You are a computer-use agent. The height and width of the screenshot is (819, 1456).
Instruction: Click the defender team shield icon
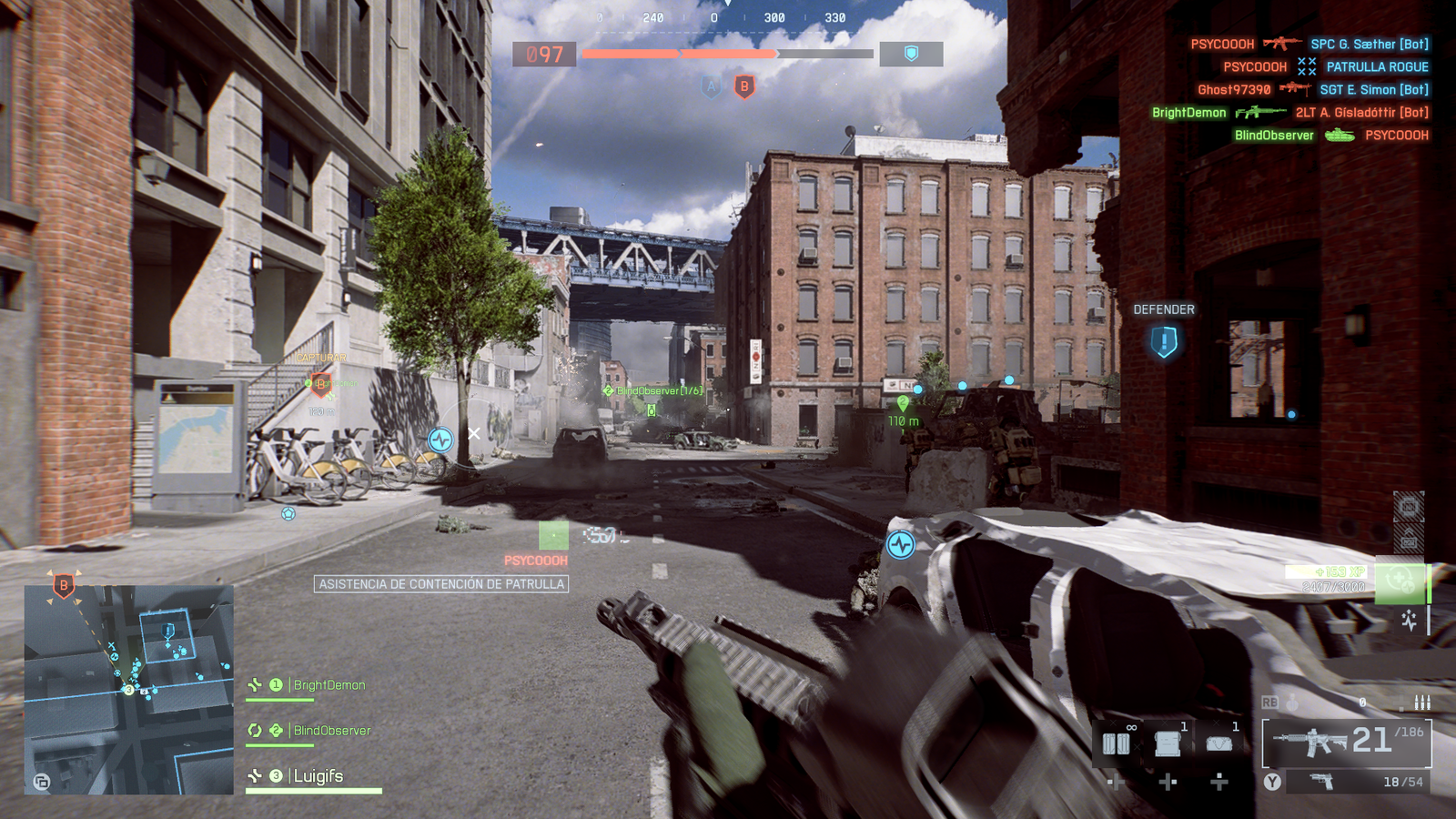911,55
